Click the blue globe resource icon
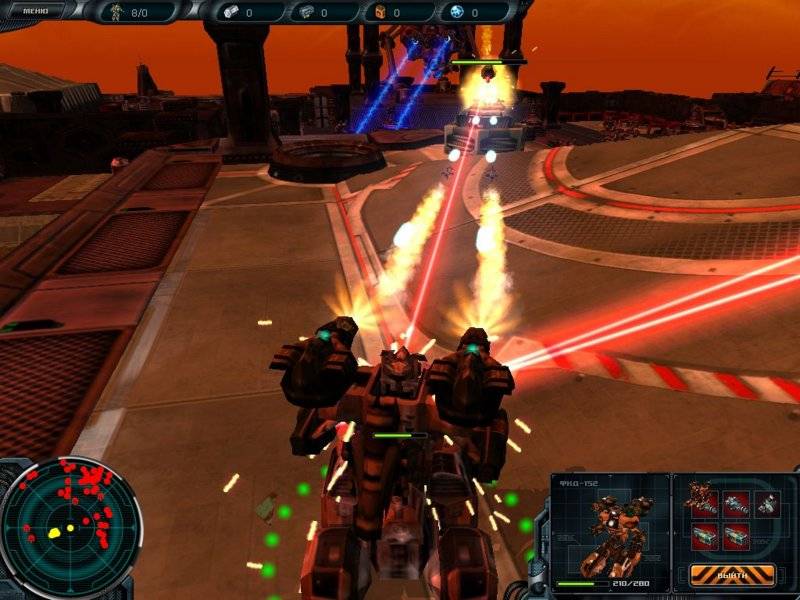 [456, 13]
